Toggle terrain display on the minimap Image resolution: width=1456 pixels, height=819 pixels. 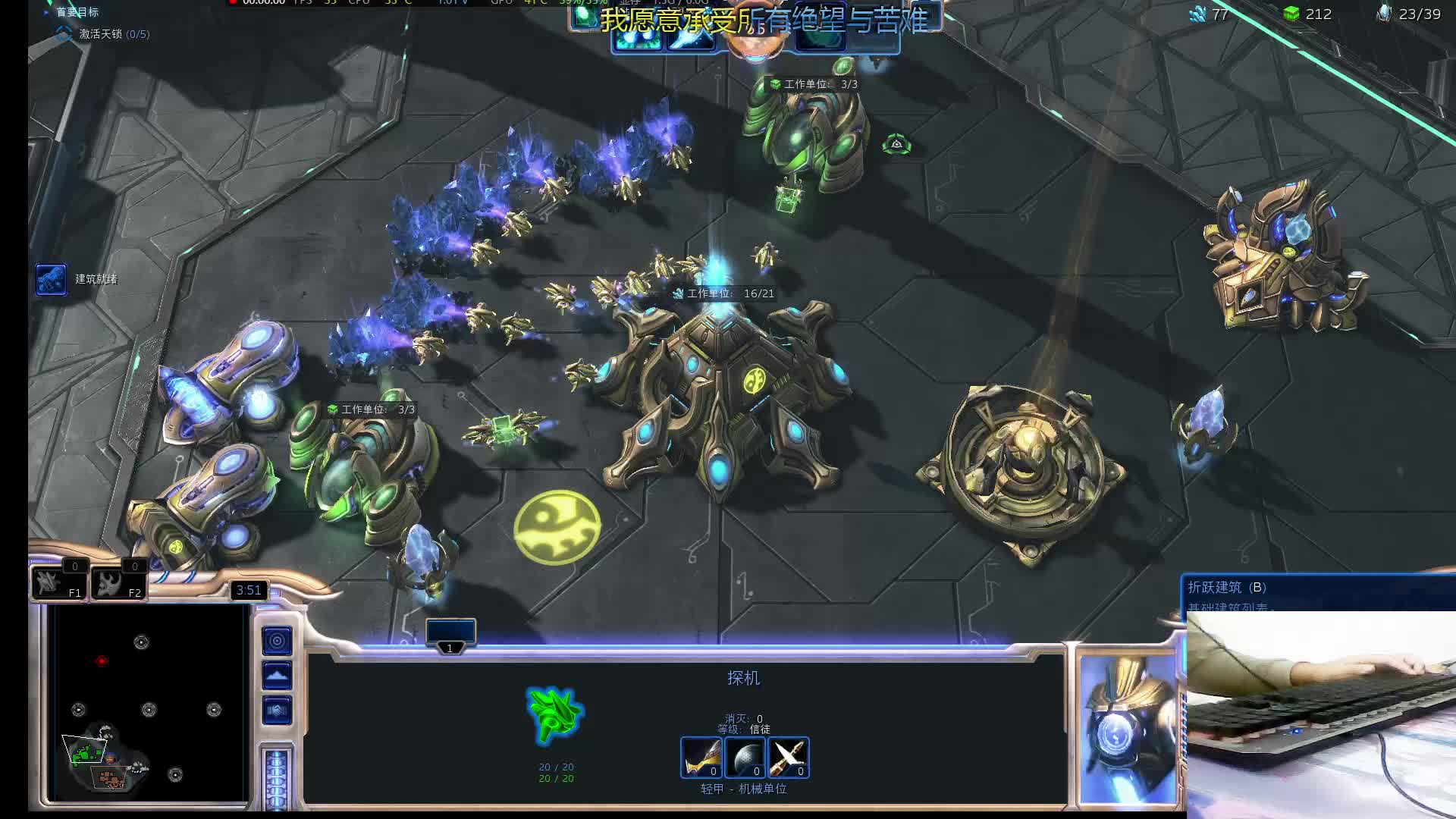[277, 675]
